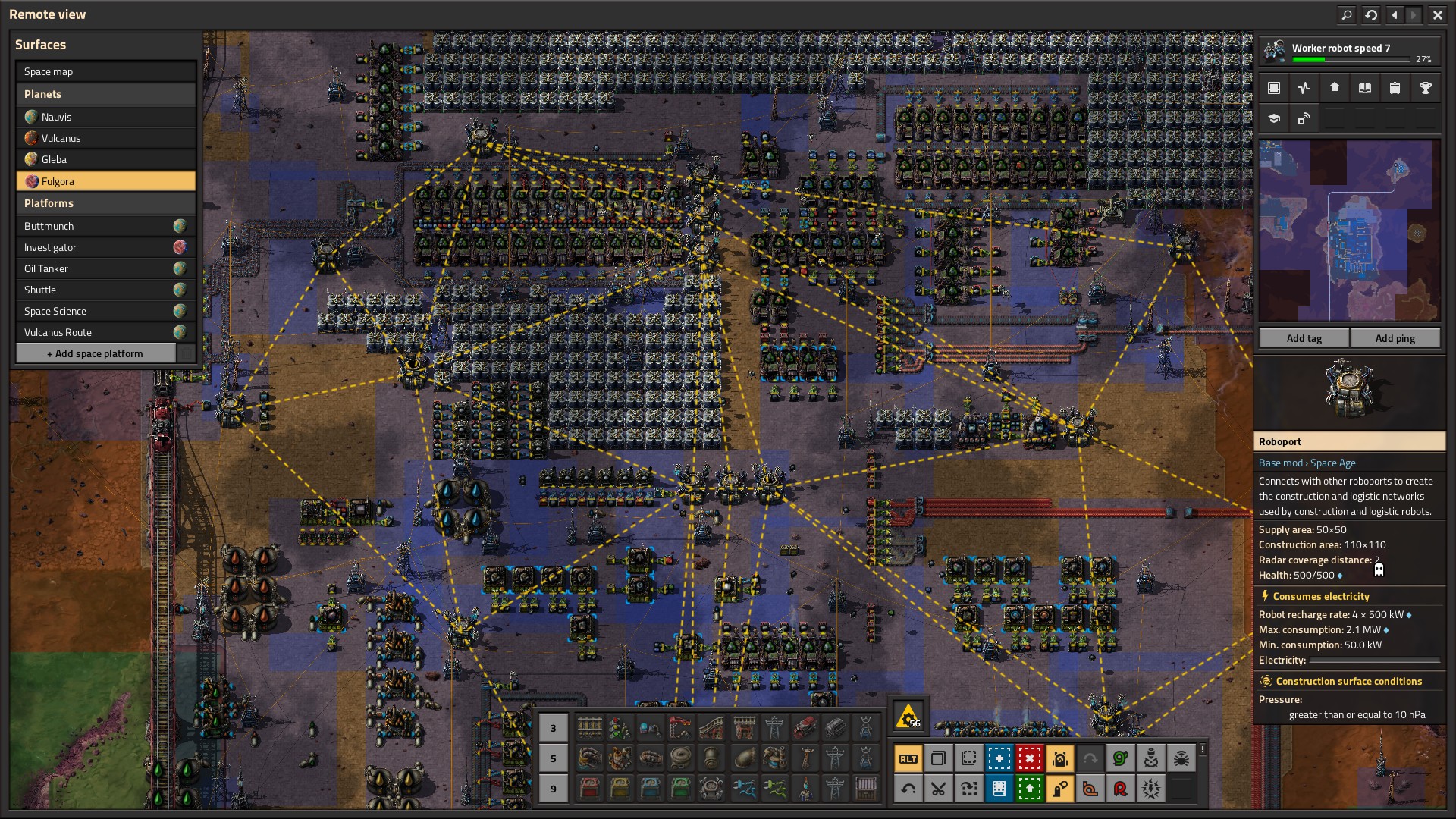This screenshot has height=819, width=1456.
Task: Select the red deconstruction planner tool
Action: pos(1029,758)
